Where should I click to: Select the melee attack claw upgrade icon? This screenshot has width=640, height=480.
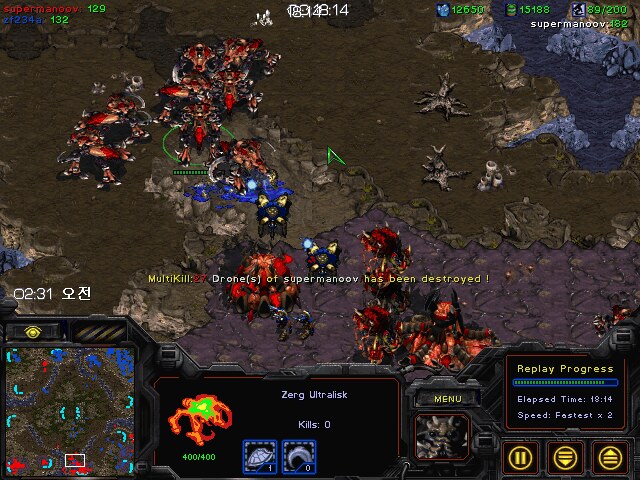click(x=298, y=455)
